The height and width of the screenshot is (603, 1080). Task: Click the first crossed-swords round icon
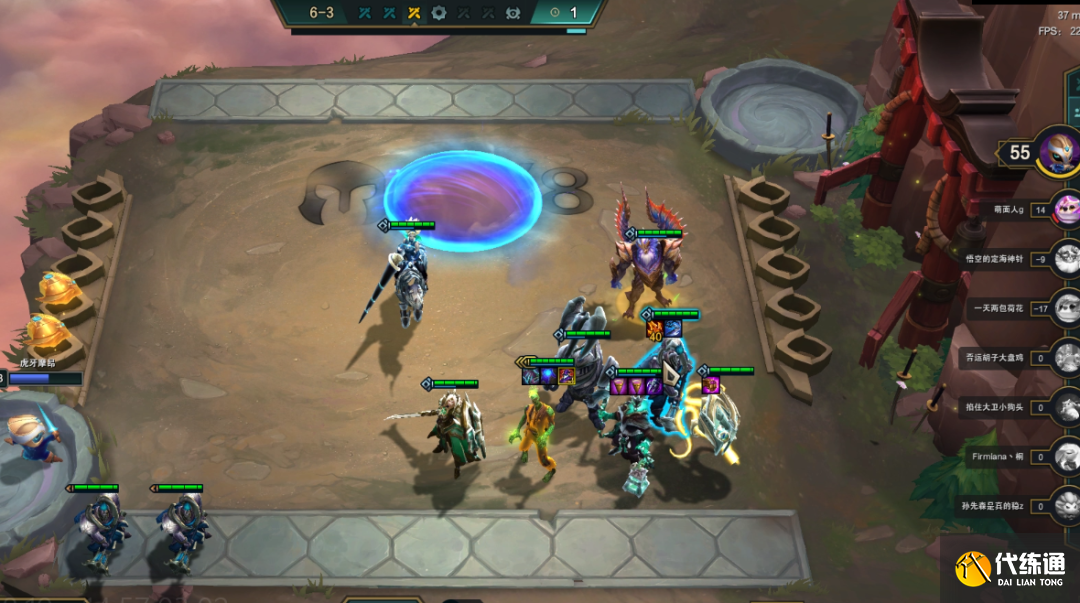[x=365, y=13]
